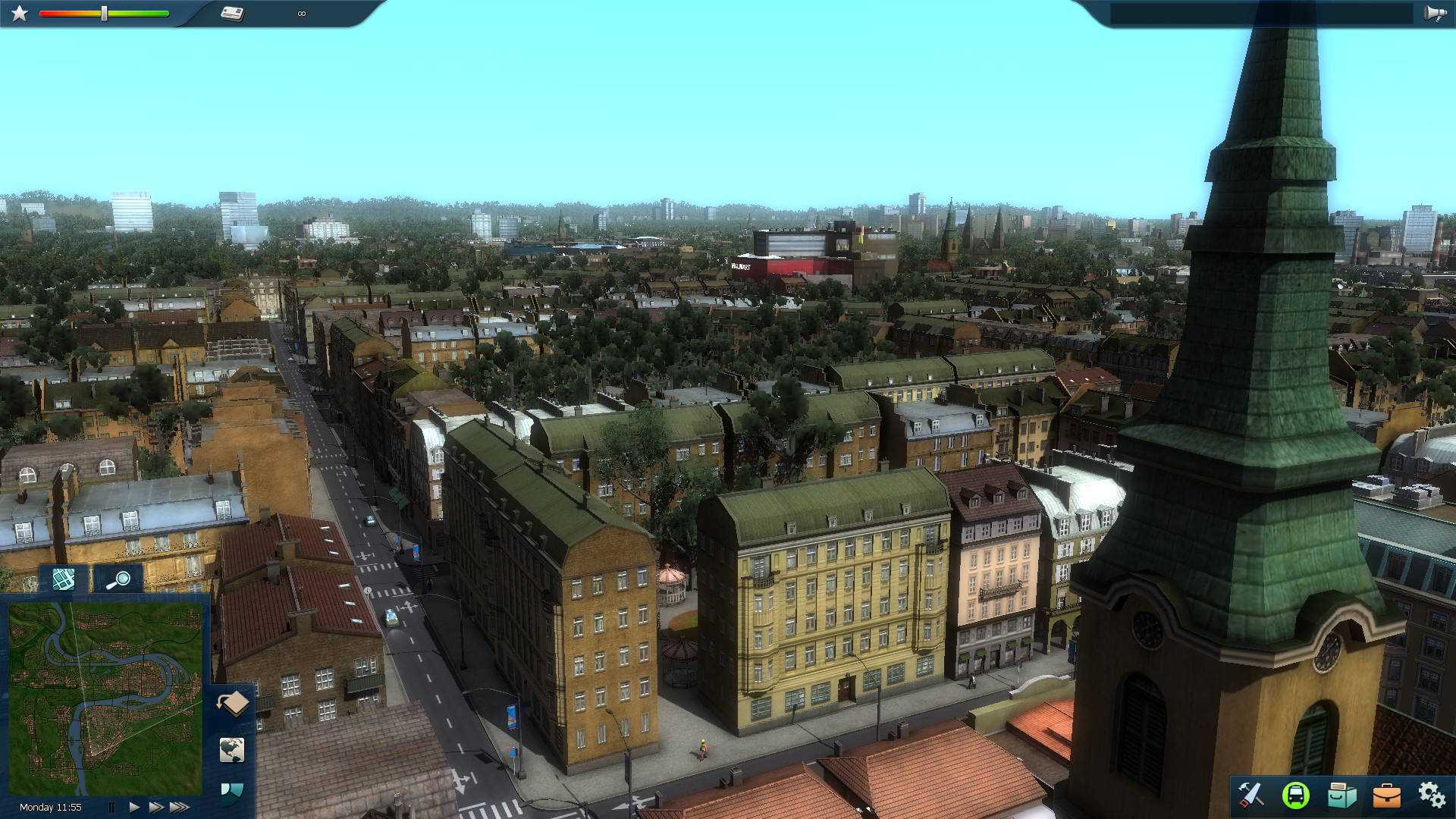Click the camera angle fan icon below the globe
Image resolution: width=1456 pixels, height=819 pixels.
[x=234, y=795]
